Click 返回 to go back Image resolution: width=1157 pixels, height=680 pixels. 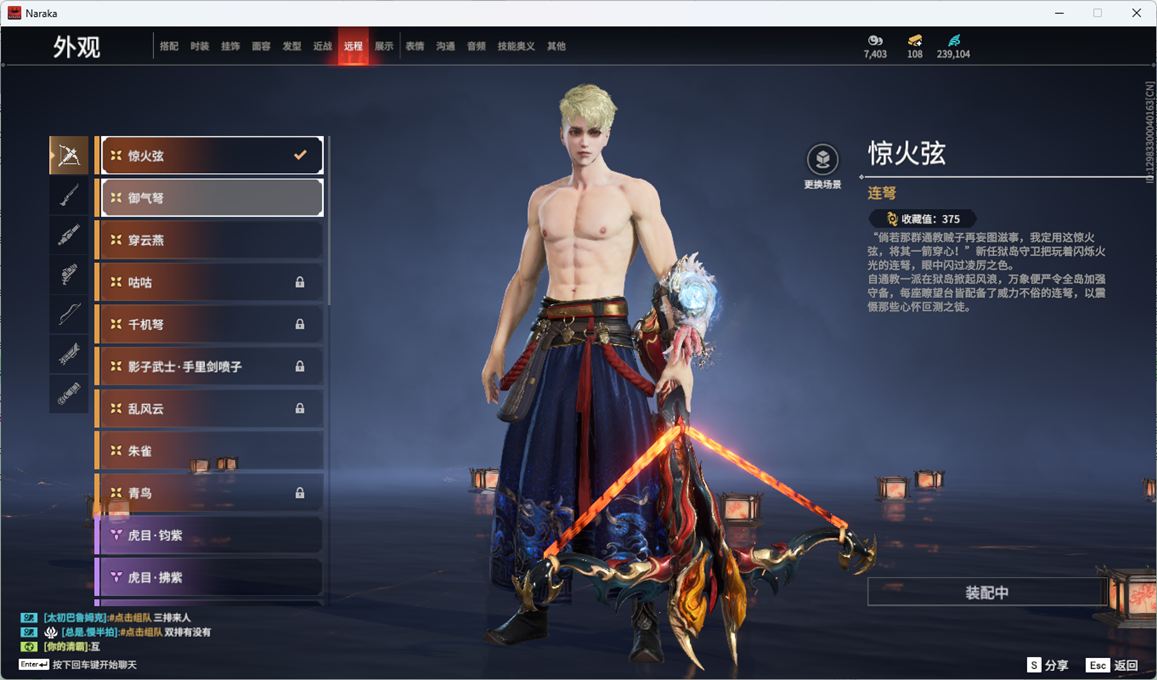tap(1112, 665)
